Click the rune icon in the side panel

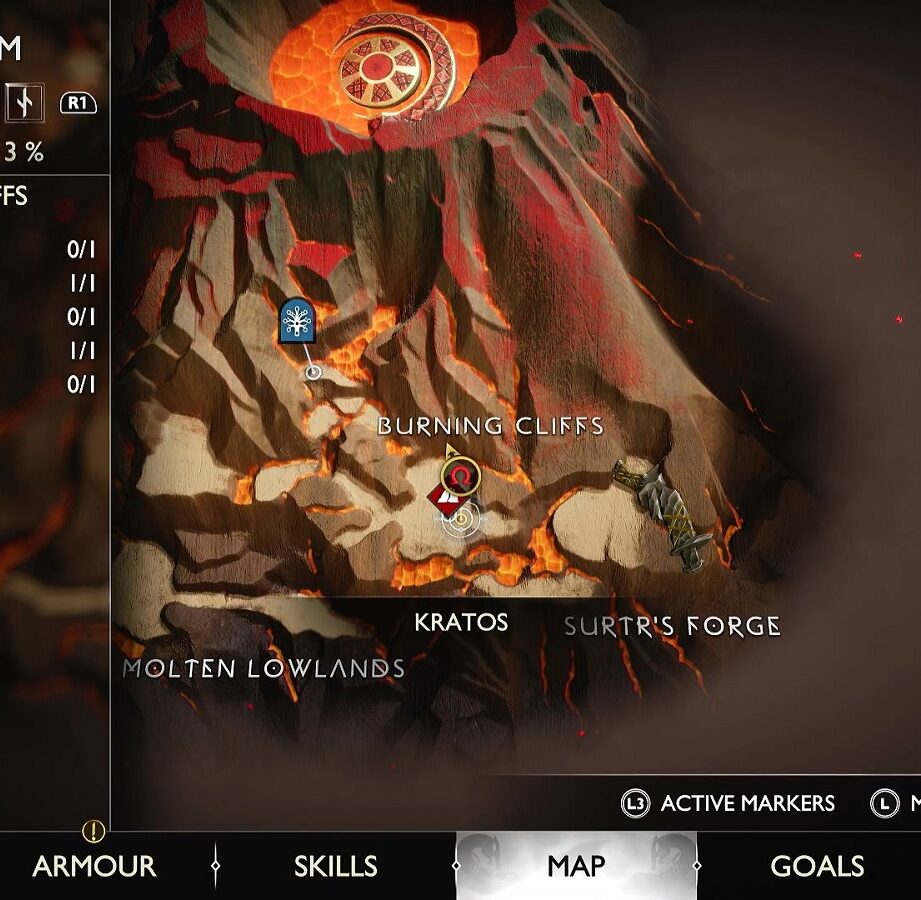coord(24,101)
